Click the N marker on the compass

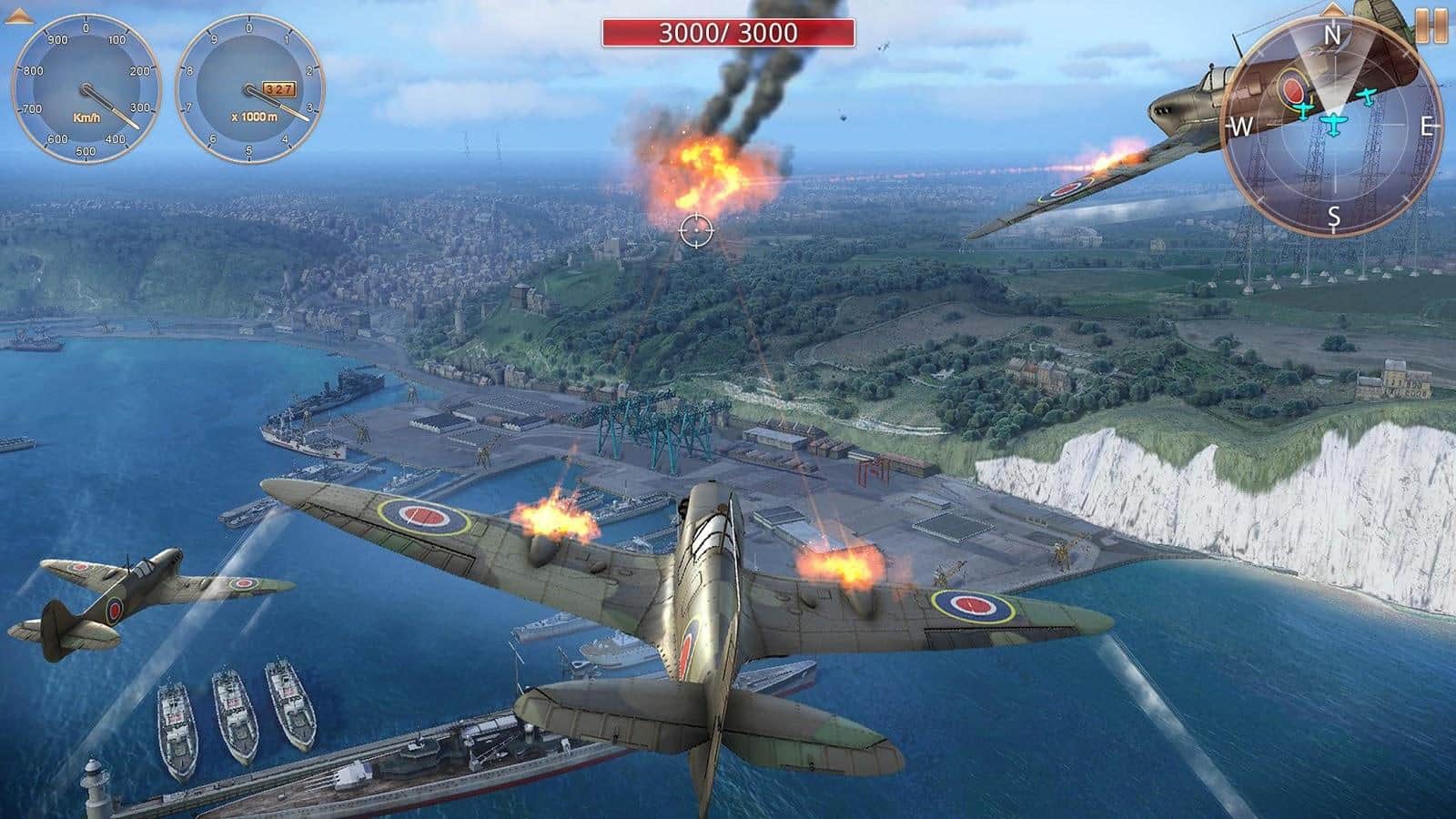coord(1332,33)
